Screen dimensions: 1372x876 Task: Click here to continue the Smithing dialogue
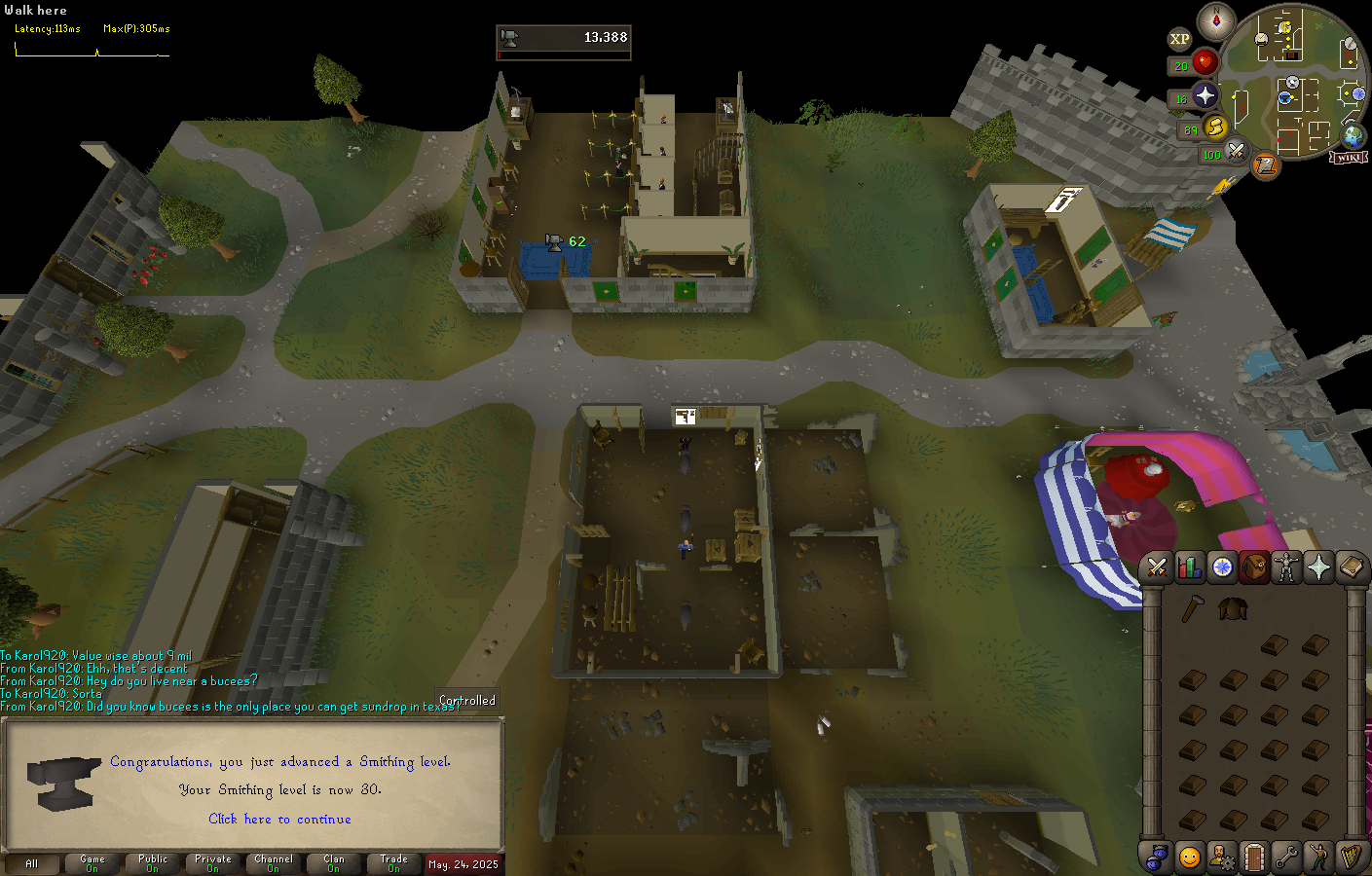coord(279,820)
